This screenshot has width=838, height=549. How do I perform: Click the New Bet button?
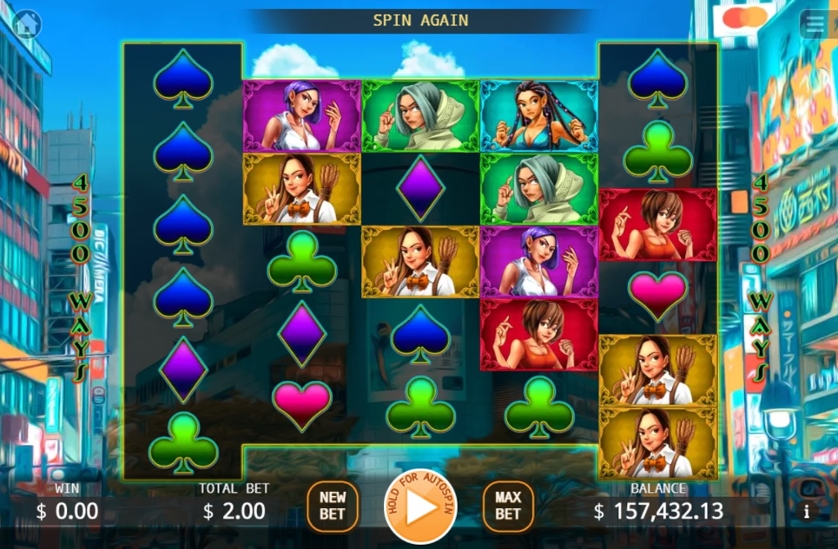pyautogui.click(x=332, y=506)
